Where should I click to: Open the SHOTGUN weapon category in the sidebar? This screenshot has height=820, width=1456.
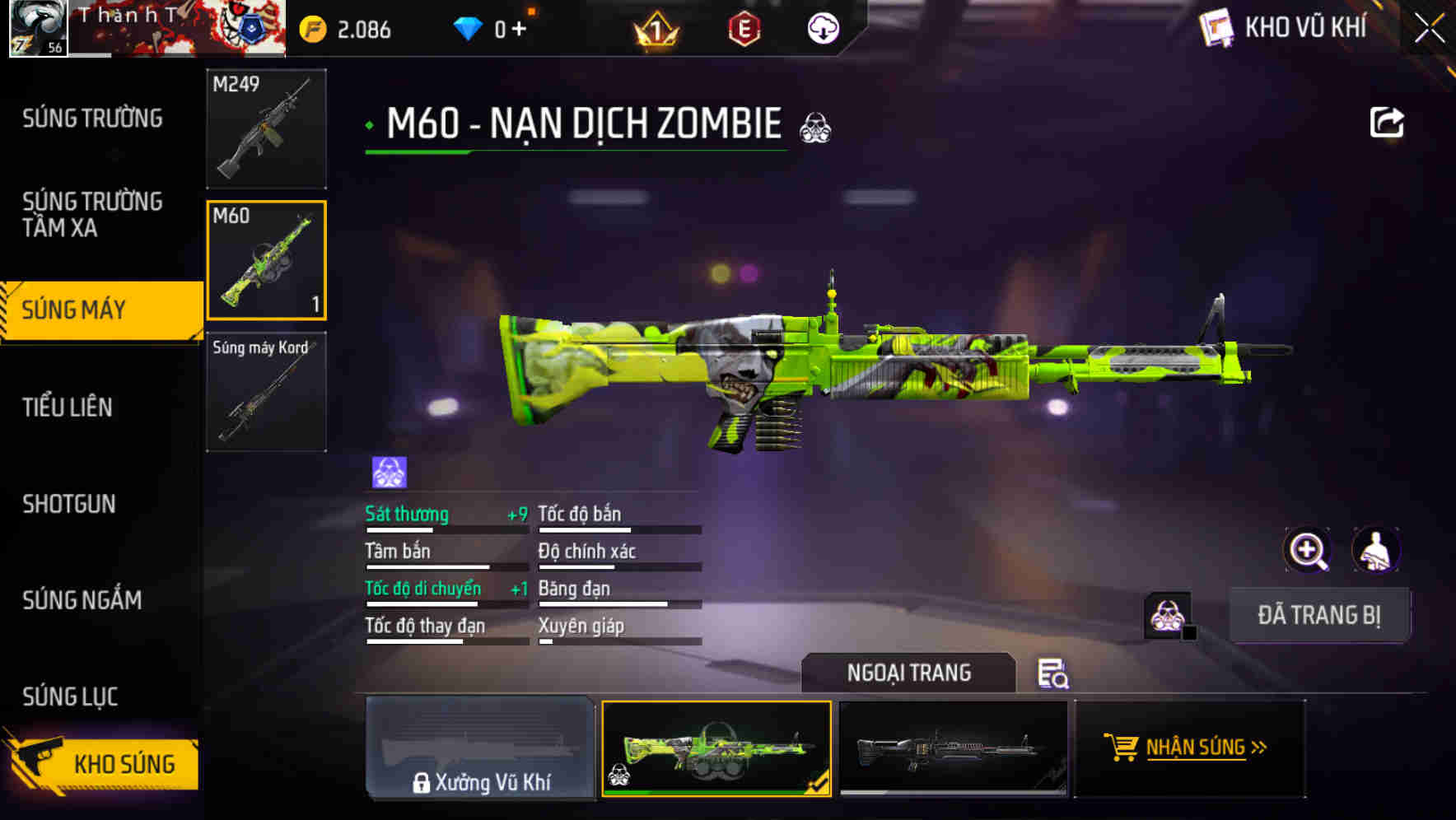pos(70,504)
